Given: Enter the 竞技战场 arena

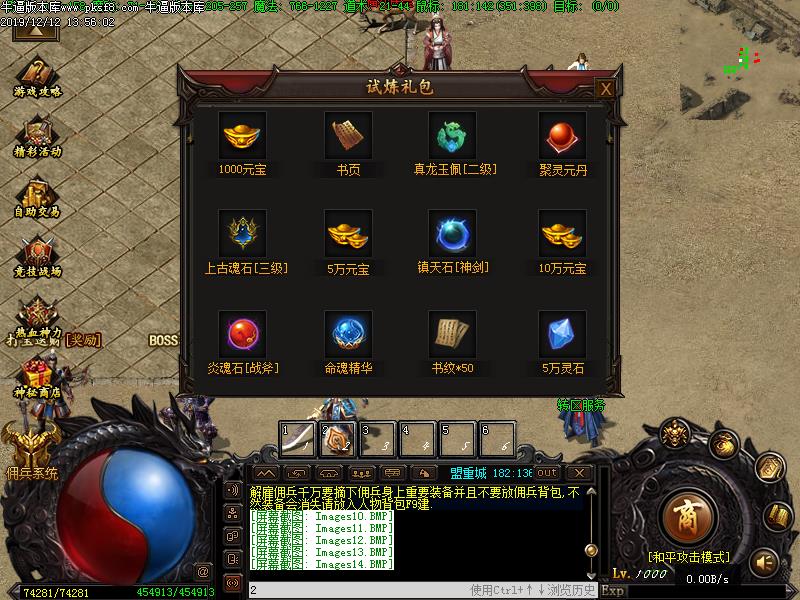Looking at the screenshot, I should [38, 256].
